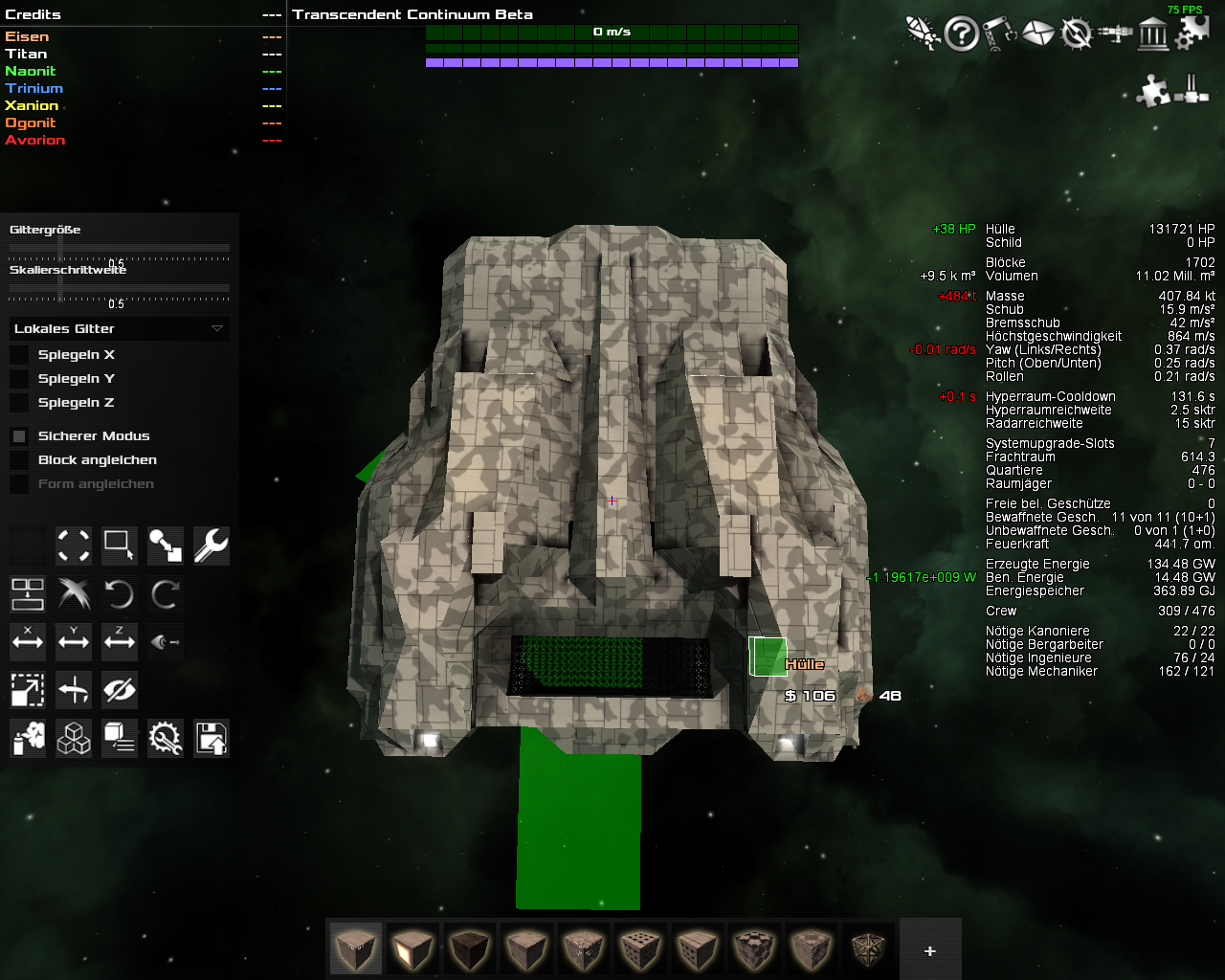Open the question mark help icon
Image resolution: width=1225 pixels, height=980 pixels.
pyautogui.click(x=961, y=34)
